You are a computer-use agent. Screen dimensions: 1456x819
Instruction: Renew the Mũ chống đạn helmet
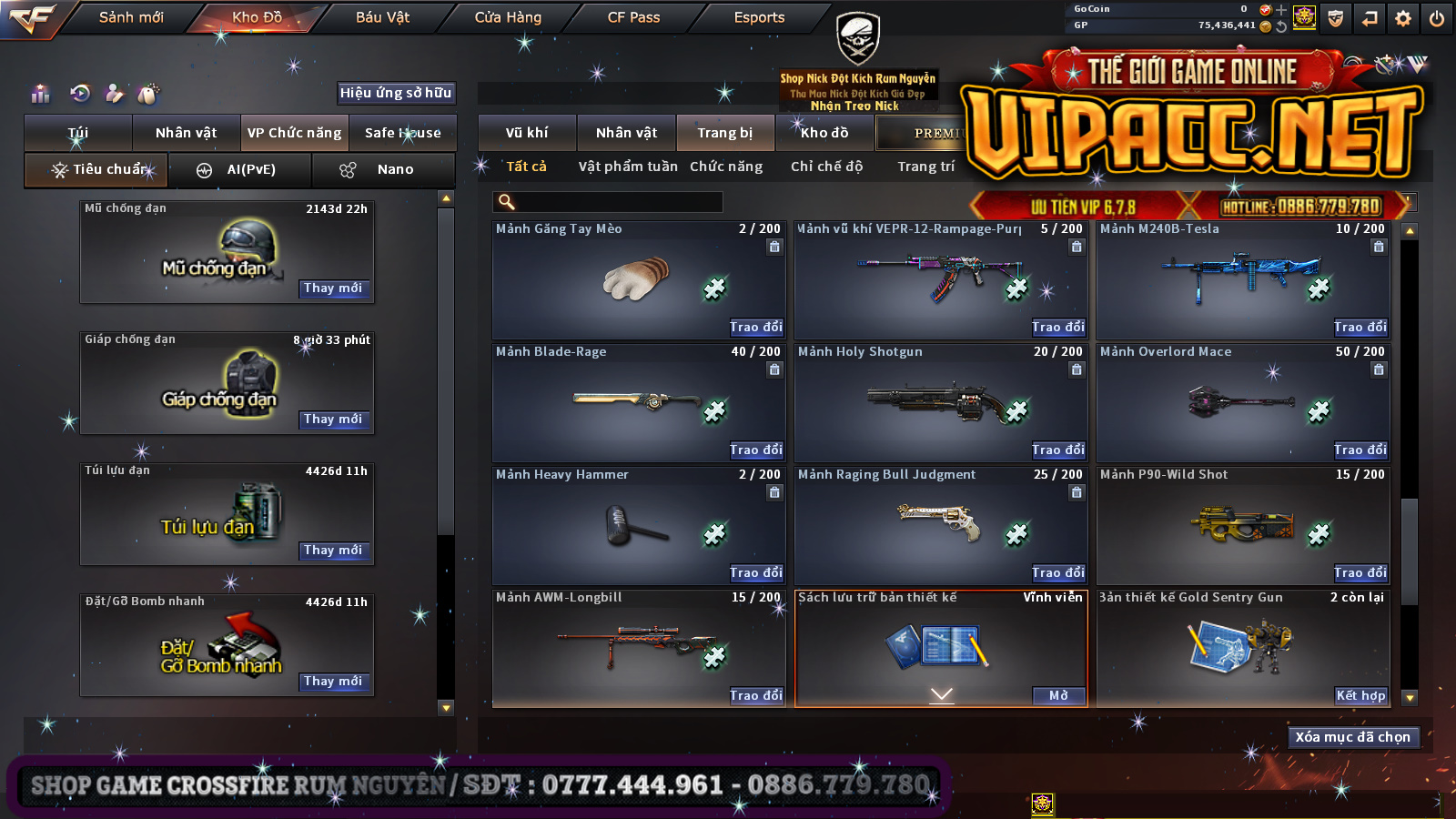point(333,288)
